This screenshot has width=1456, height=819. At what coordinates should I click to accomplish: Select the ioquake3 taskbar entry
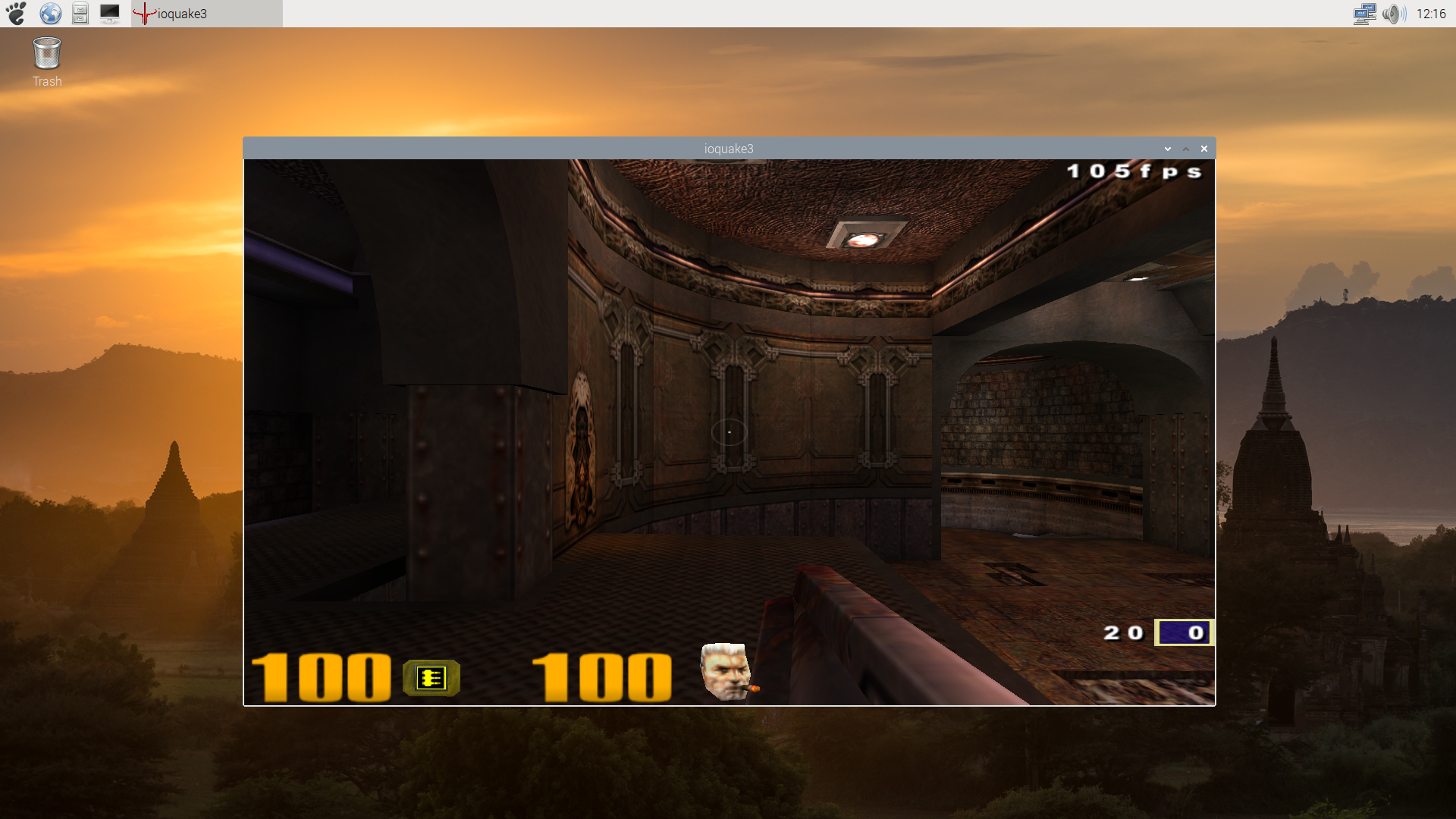(x=190, y=14)
